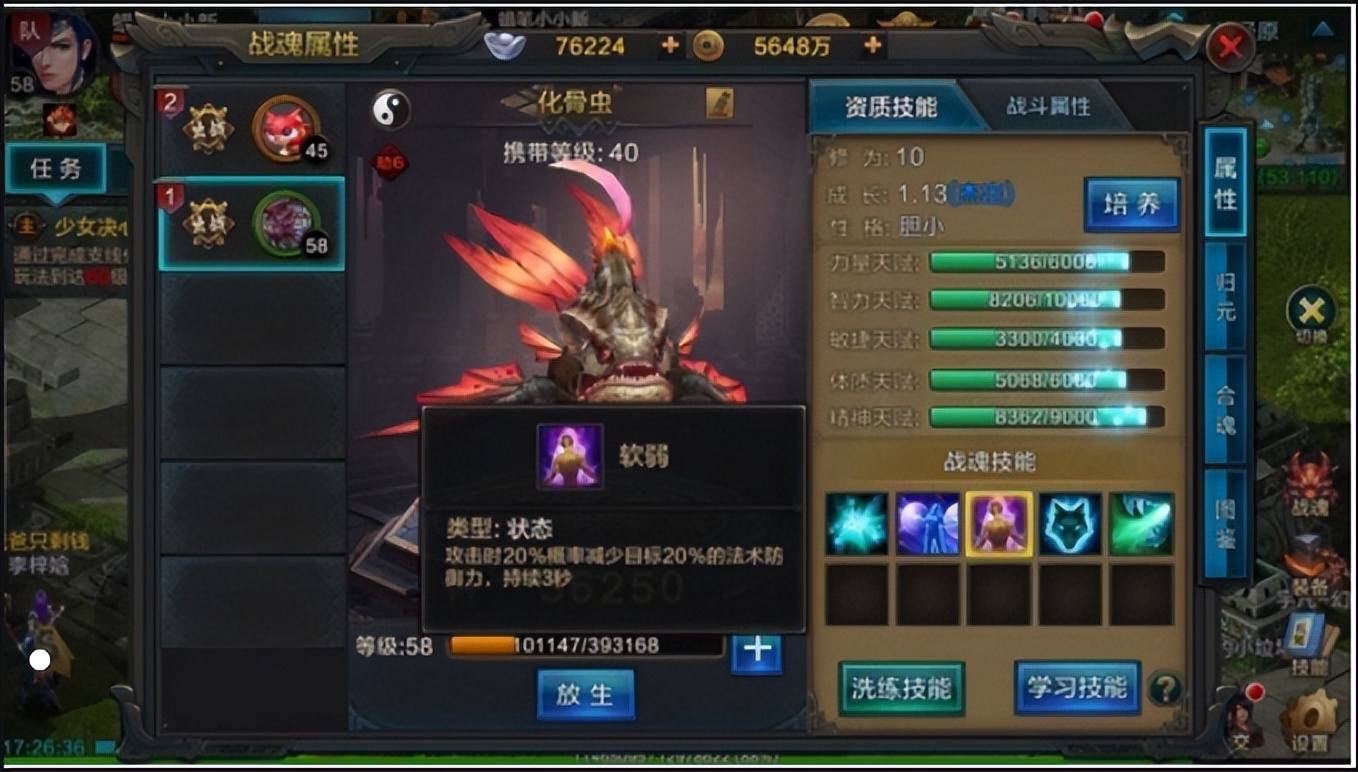
Task: Select the level 58 pet slot in the left list
Action: click(248, 222)
